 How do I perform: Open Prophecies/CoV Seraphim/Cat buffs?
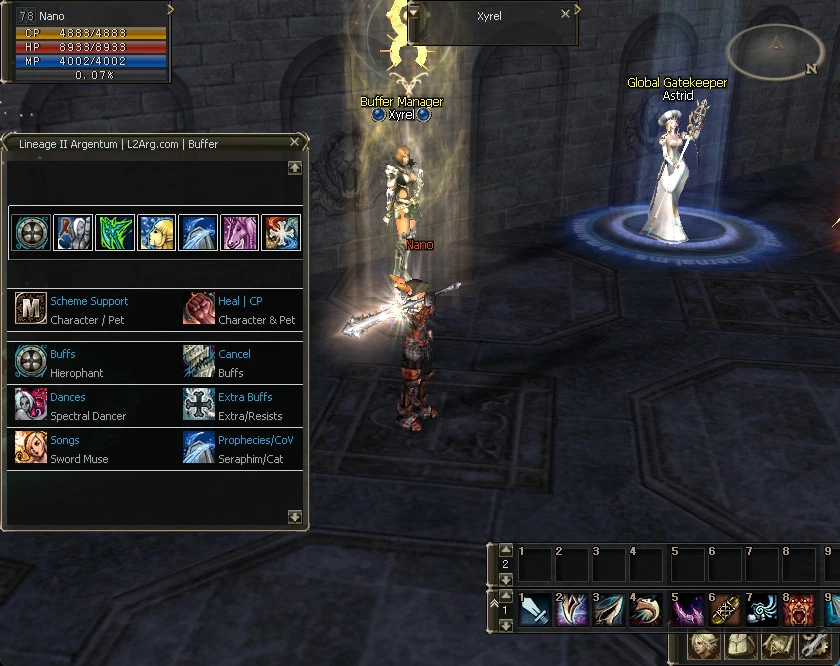(255, 440)
